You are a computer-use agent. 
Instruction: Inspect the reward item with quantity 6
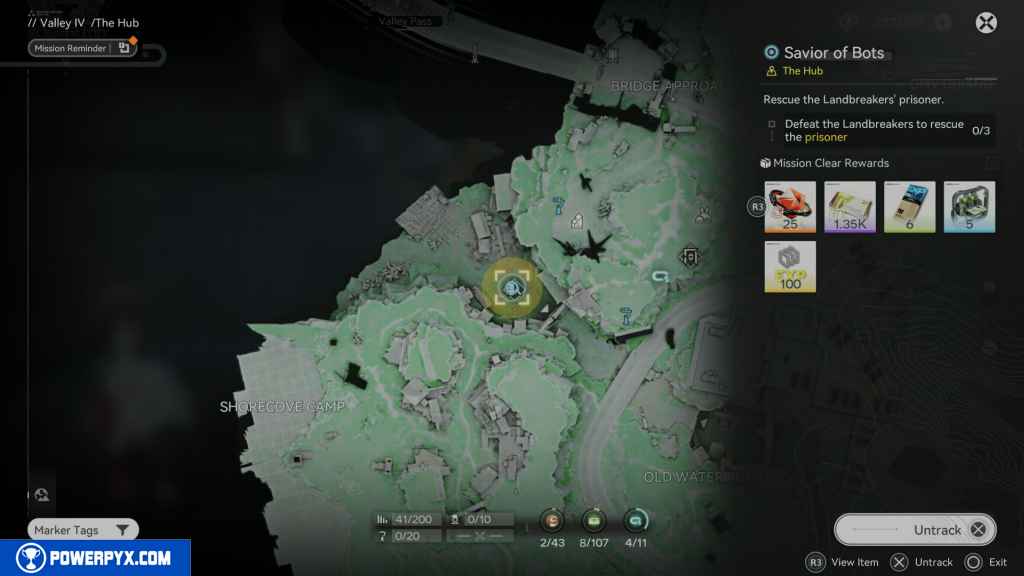pos(910,207)
